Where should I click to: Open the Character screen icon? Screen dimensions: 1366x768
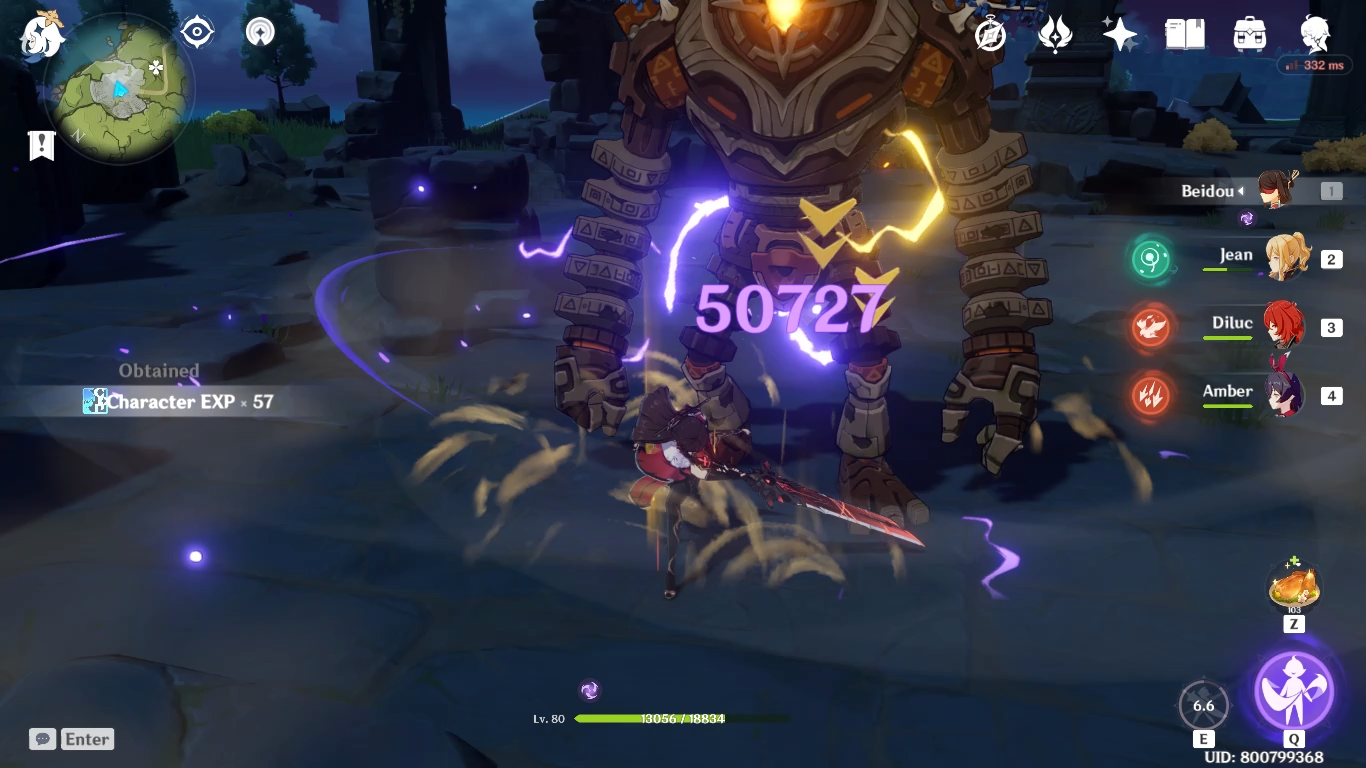(x=1315, y=33)
